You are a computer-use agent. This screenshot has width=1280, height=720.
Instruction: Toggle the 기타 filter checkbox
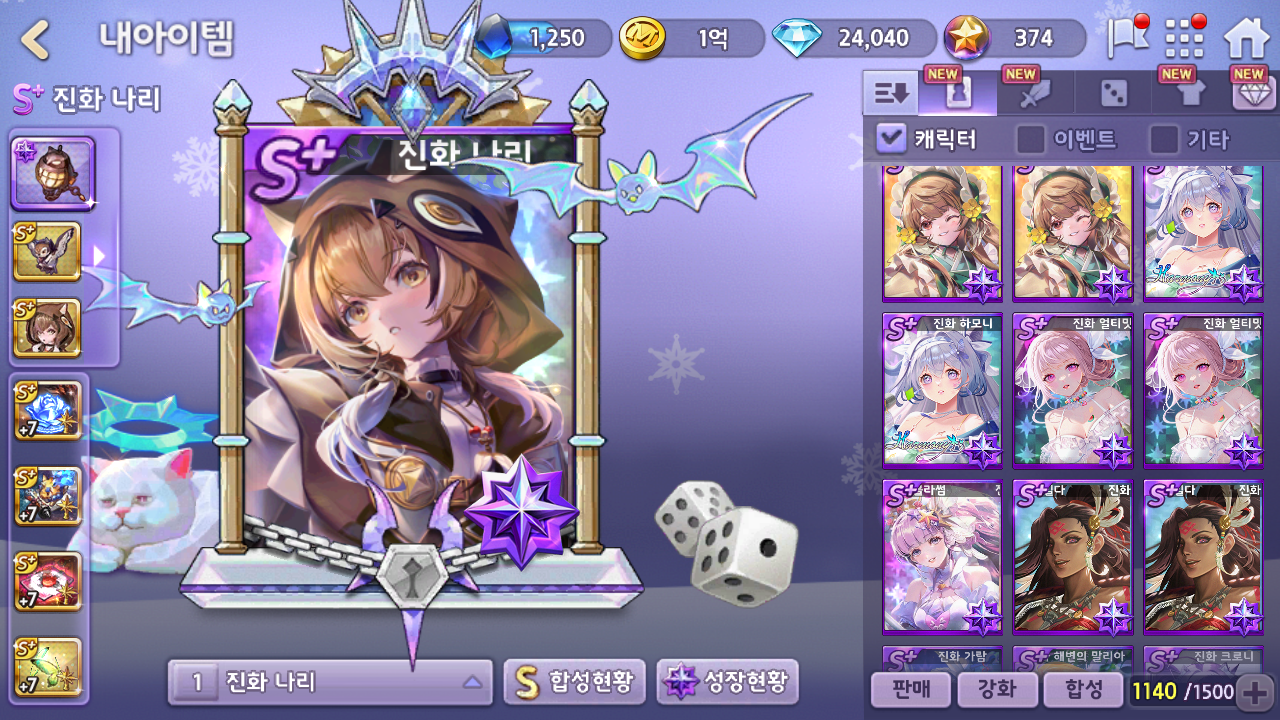click(x=1164, y=139)
